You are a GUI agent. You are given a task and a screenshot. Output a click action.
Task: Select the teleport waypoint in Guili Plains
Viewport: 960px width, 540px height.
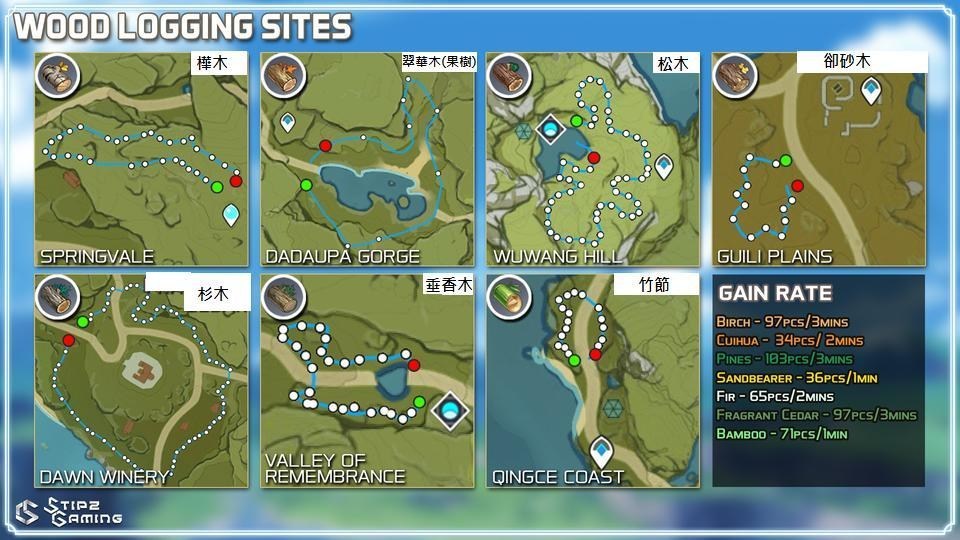(871, 91)
